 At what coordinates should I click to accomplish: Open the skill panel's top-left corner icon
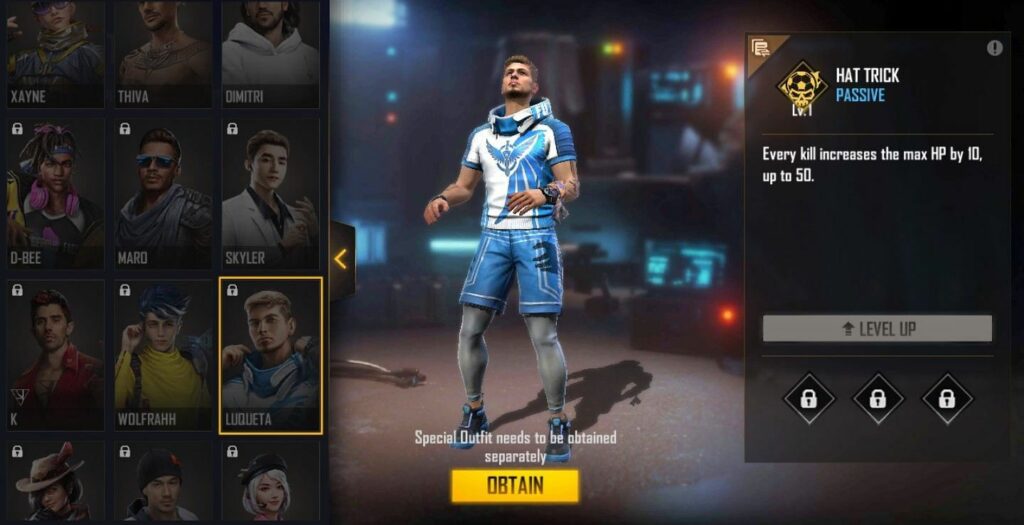tap(761, 48)
